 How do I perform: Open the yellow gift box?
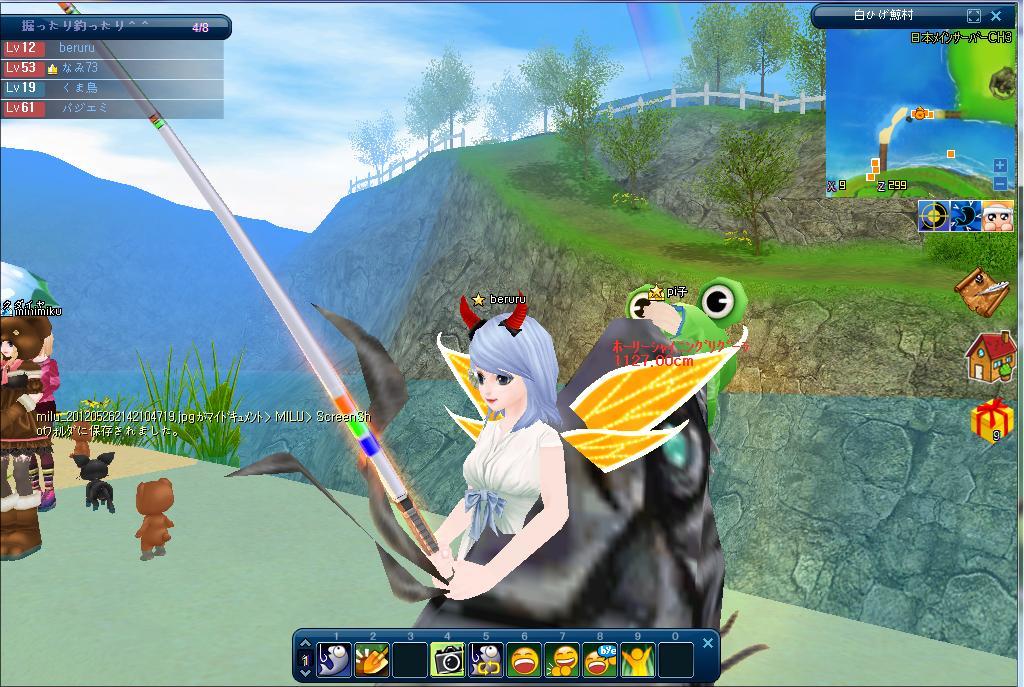tap(991, 421)
